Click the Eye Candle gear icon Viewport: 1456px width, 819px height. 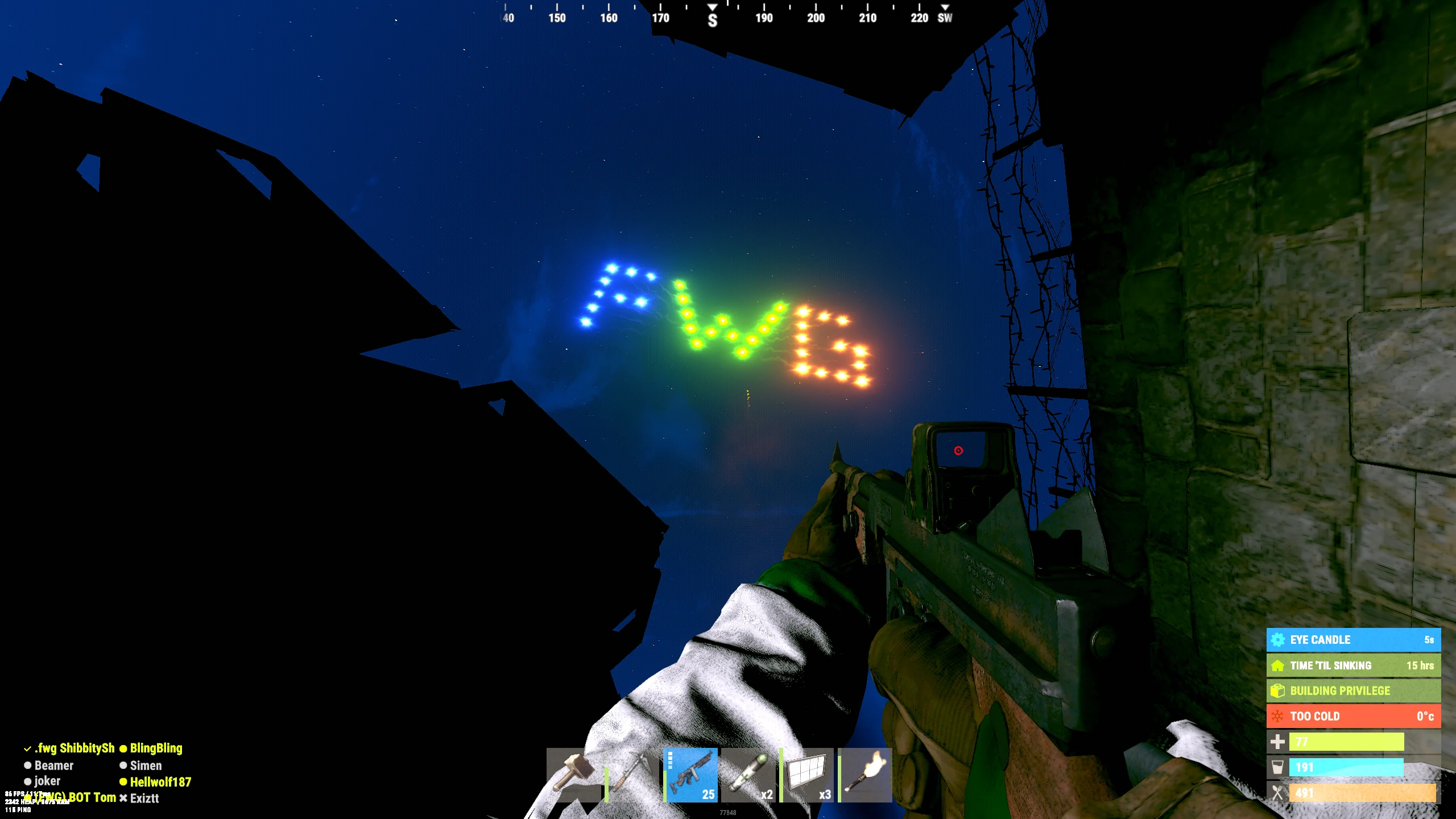click(1277, 639)
